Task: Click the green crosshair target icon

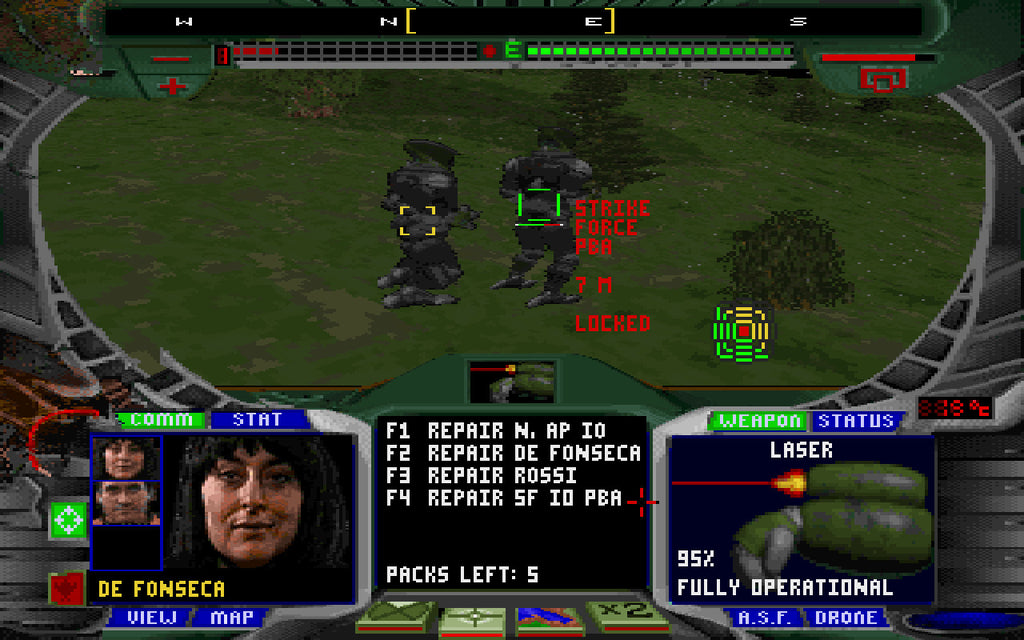Action: coord(68,520)
